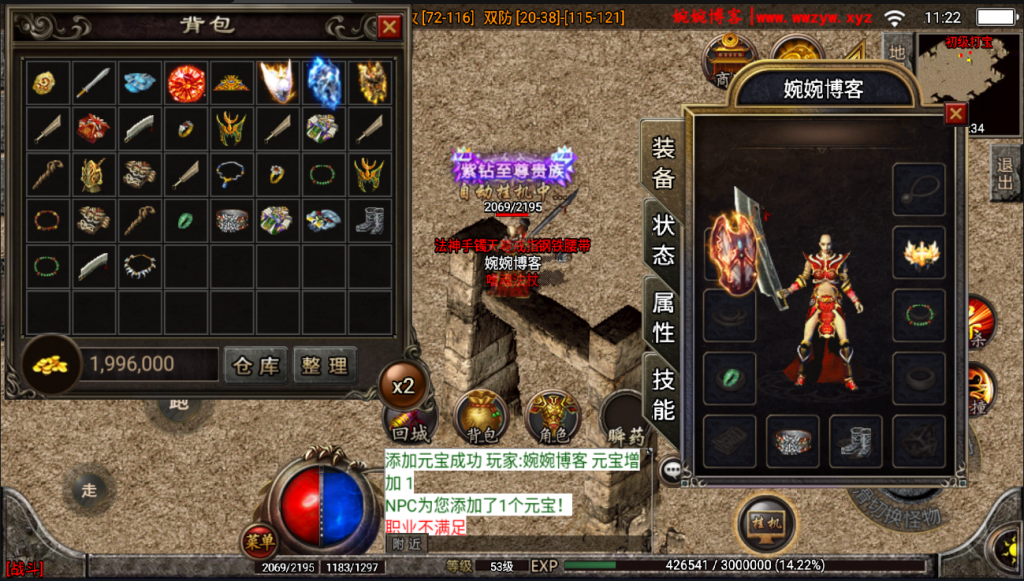Show the 技能 skills tab
This screenshot has width=1024, height=581.
(x=664, y=394)
